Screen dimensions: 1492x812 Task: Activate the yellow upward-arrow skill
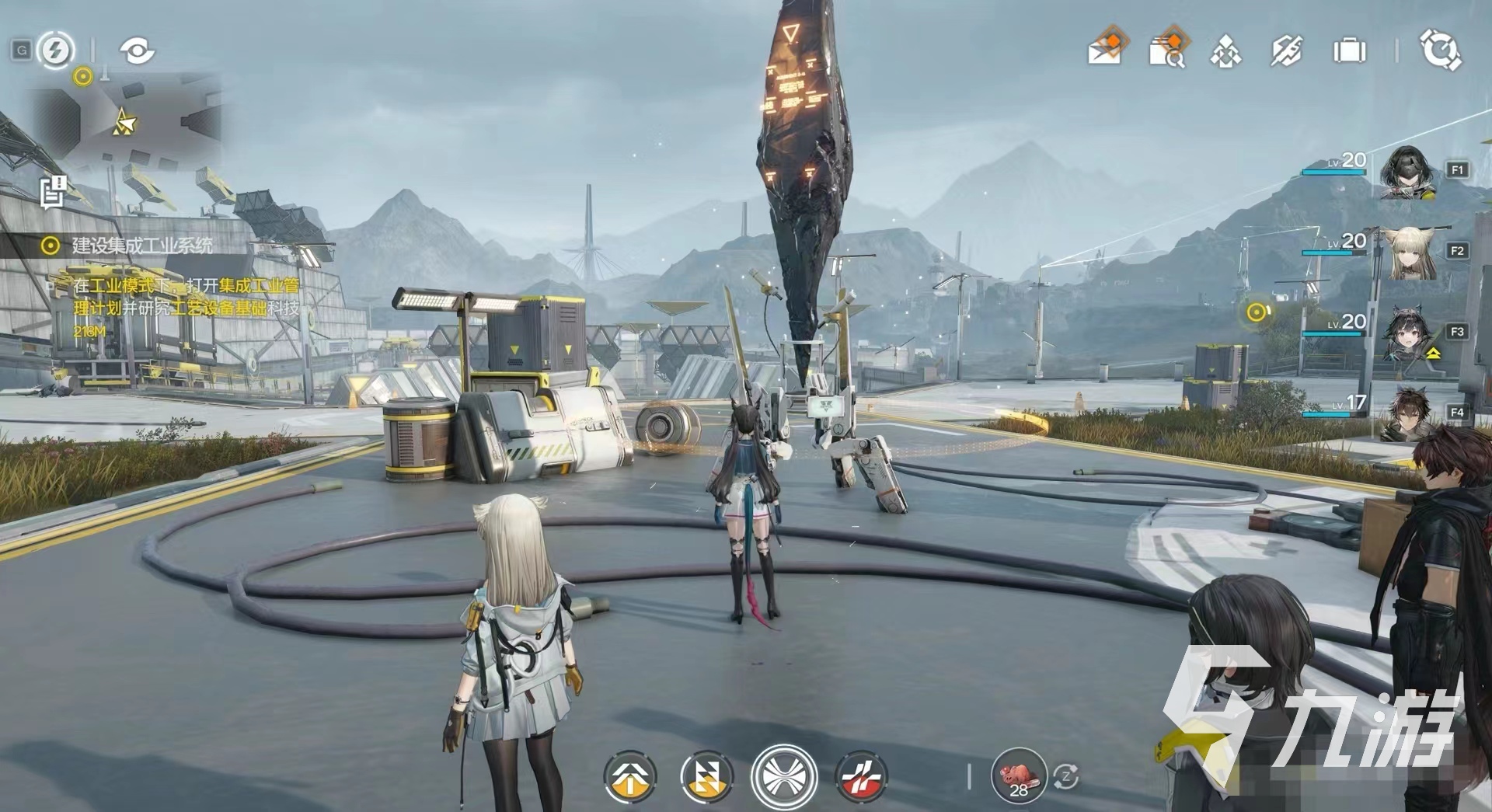(630, 776)
